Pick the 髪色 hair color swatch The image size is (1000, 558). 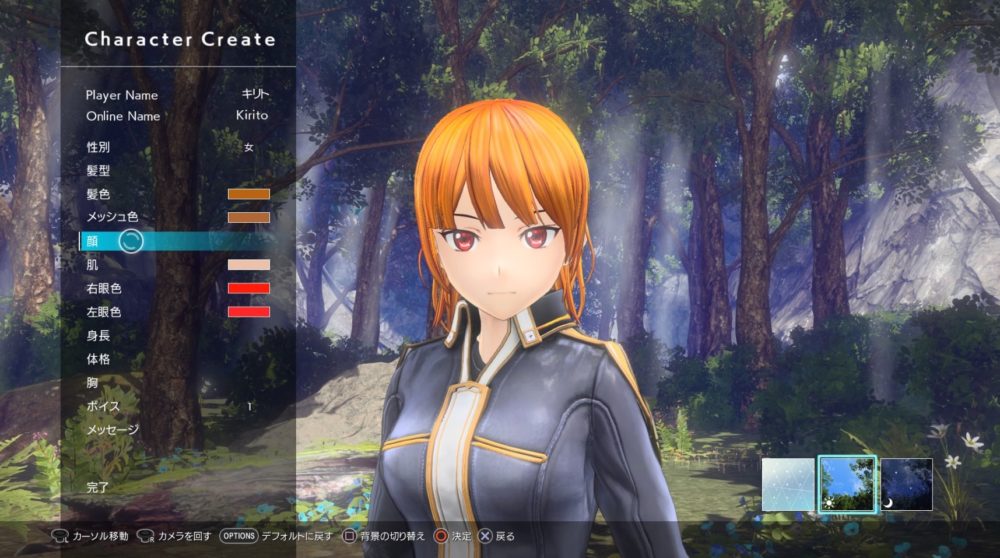click(248, 194)
